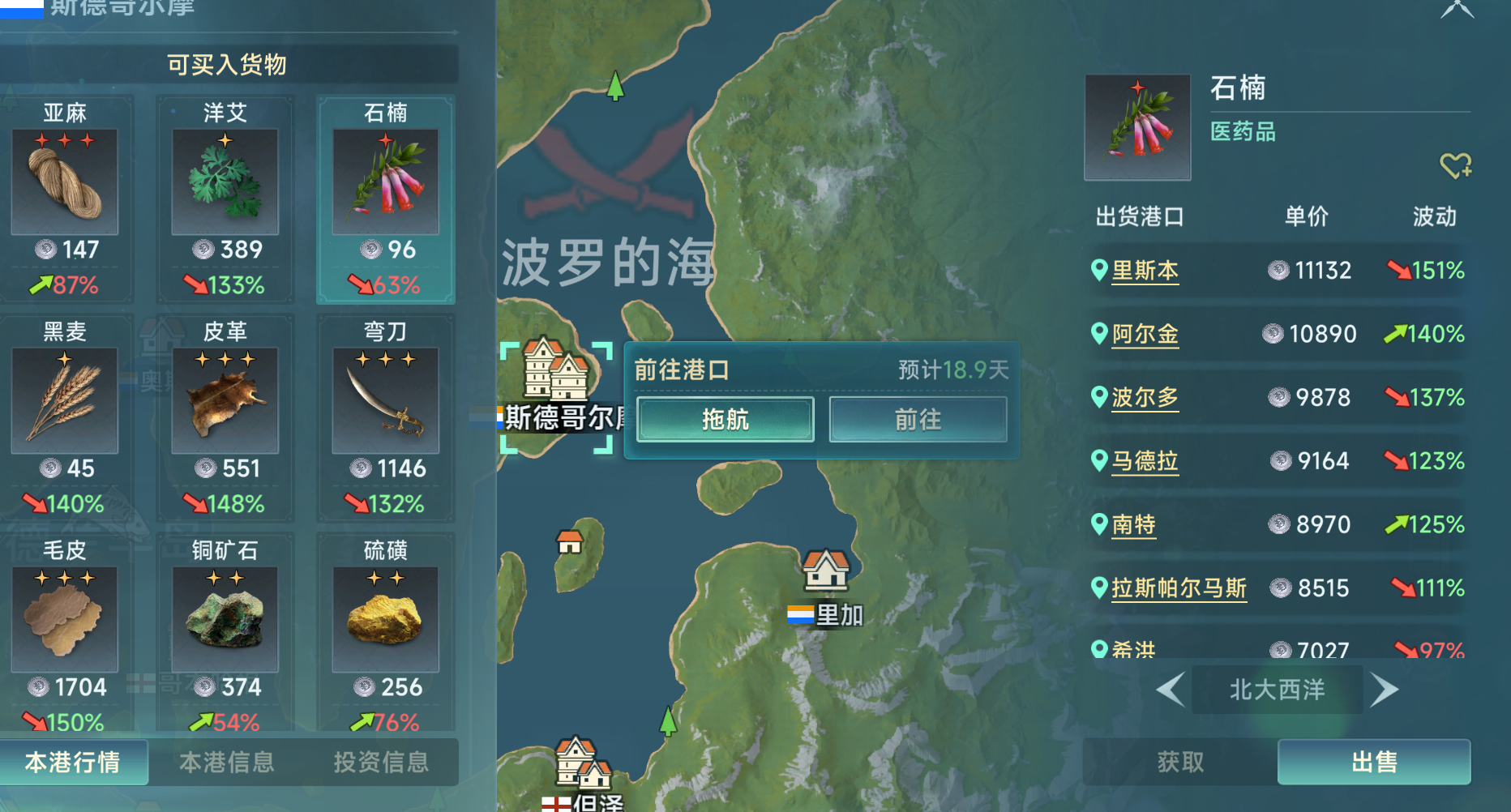Show the previous sea region
1511x812 pixels.
(1170, 690)
